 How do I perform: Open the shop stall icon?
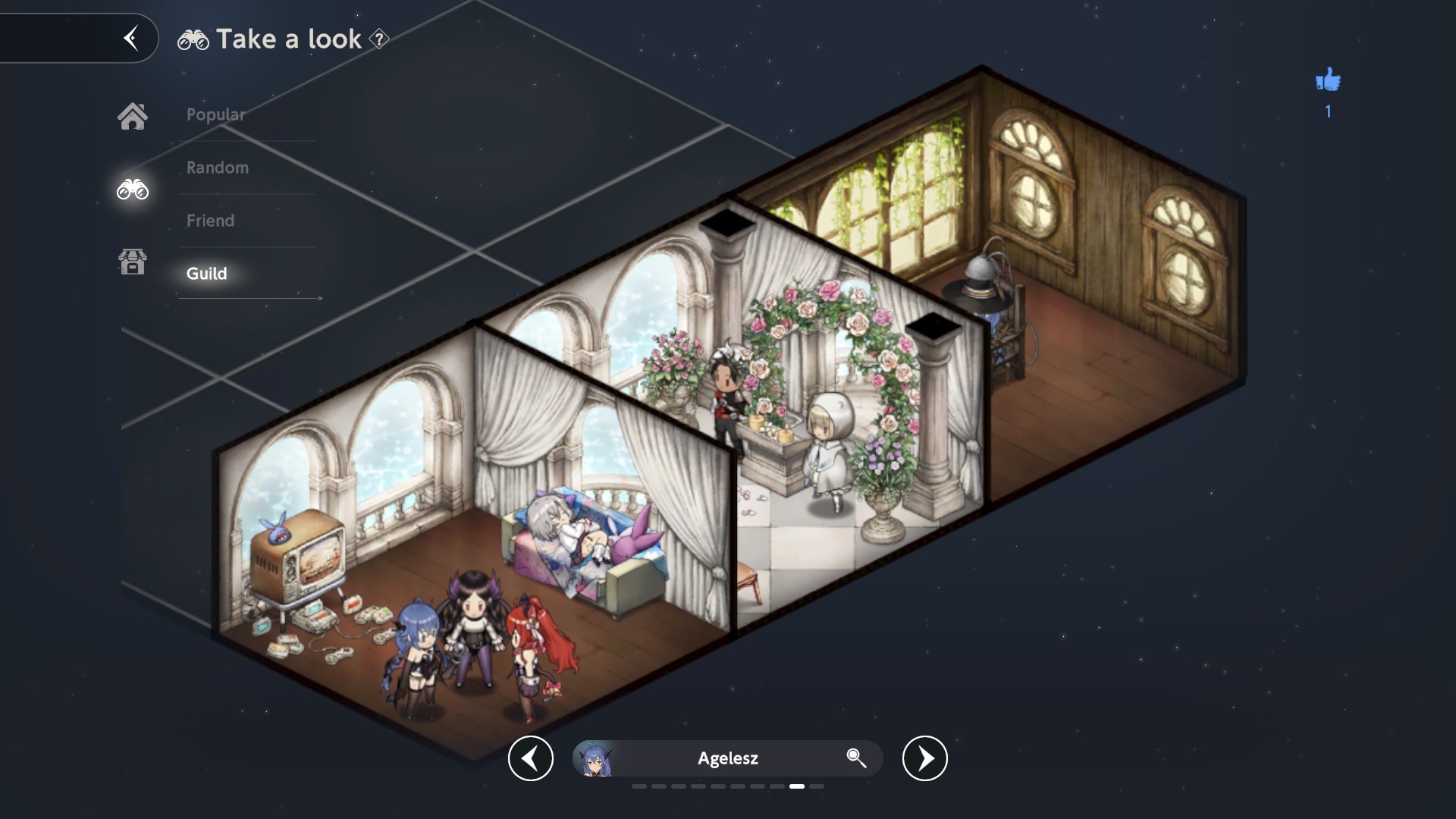[x=132, y=262]
